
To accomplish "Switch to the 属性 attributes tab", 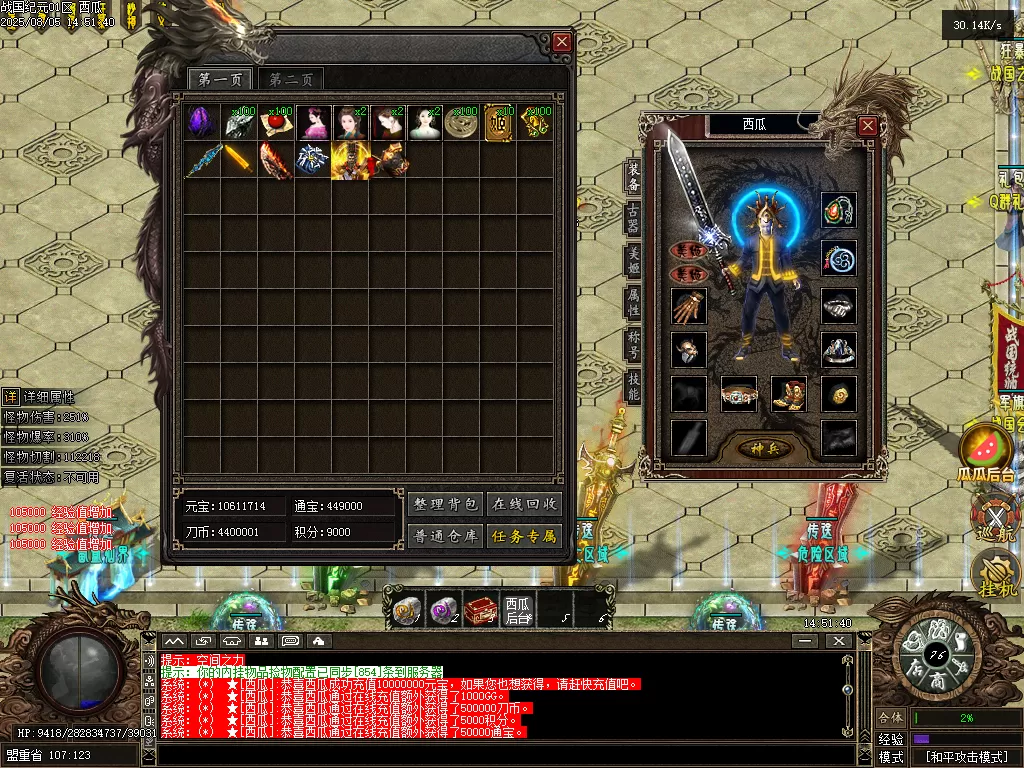I will 633,302.
